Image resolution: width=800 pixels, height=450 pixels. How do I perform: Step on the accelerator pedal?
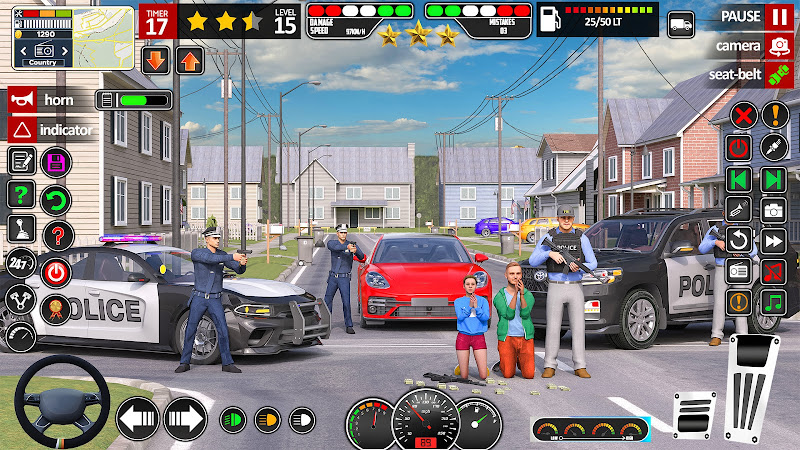click(753, 387)
